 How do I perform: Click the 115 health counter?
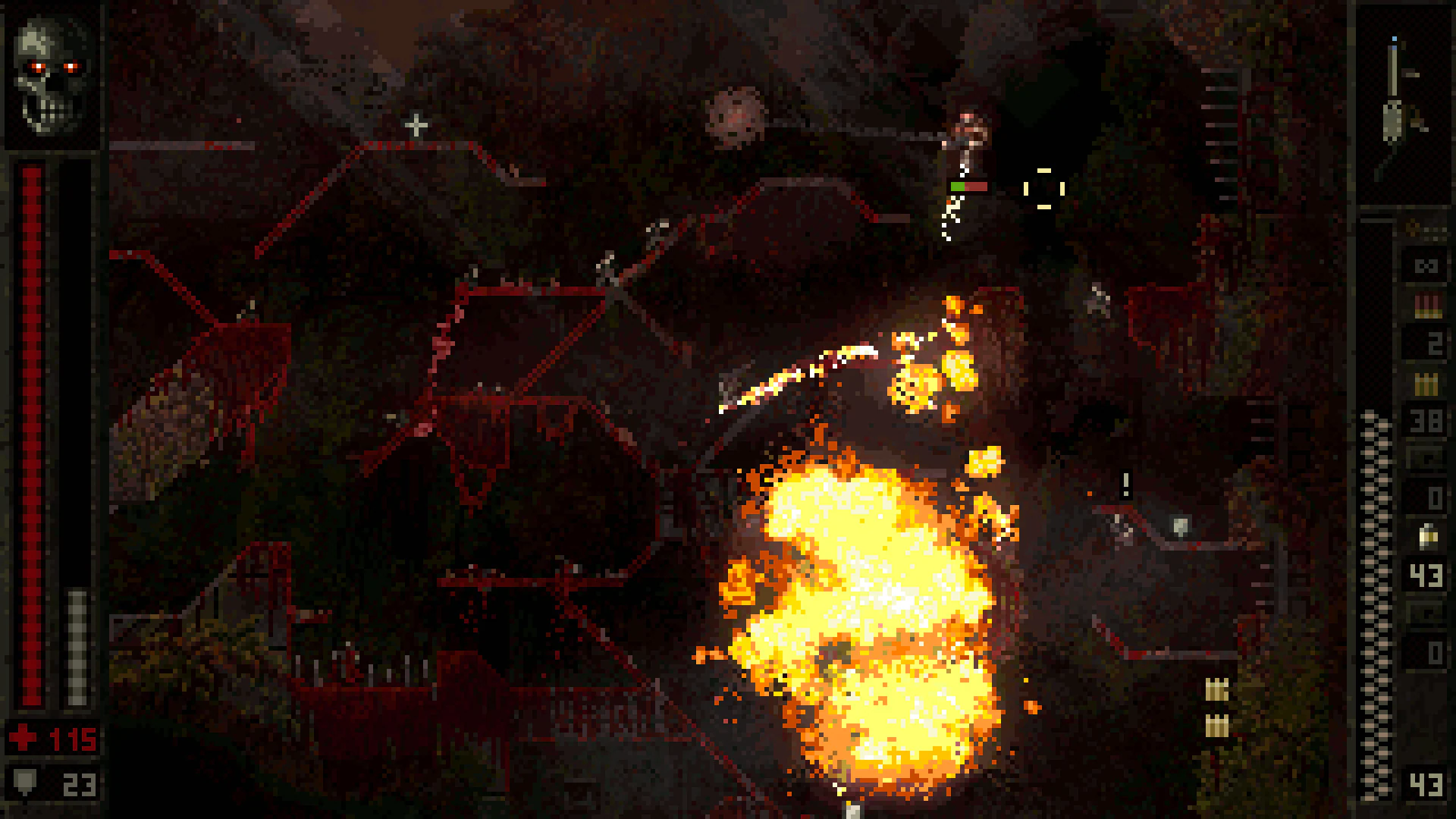pyautogui.click(x=72, y=736)
